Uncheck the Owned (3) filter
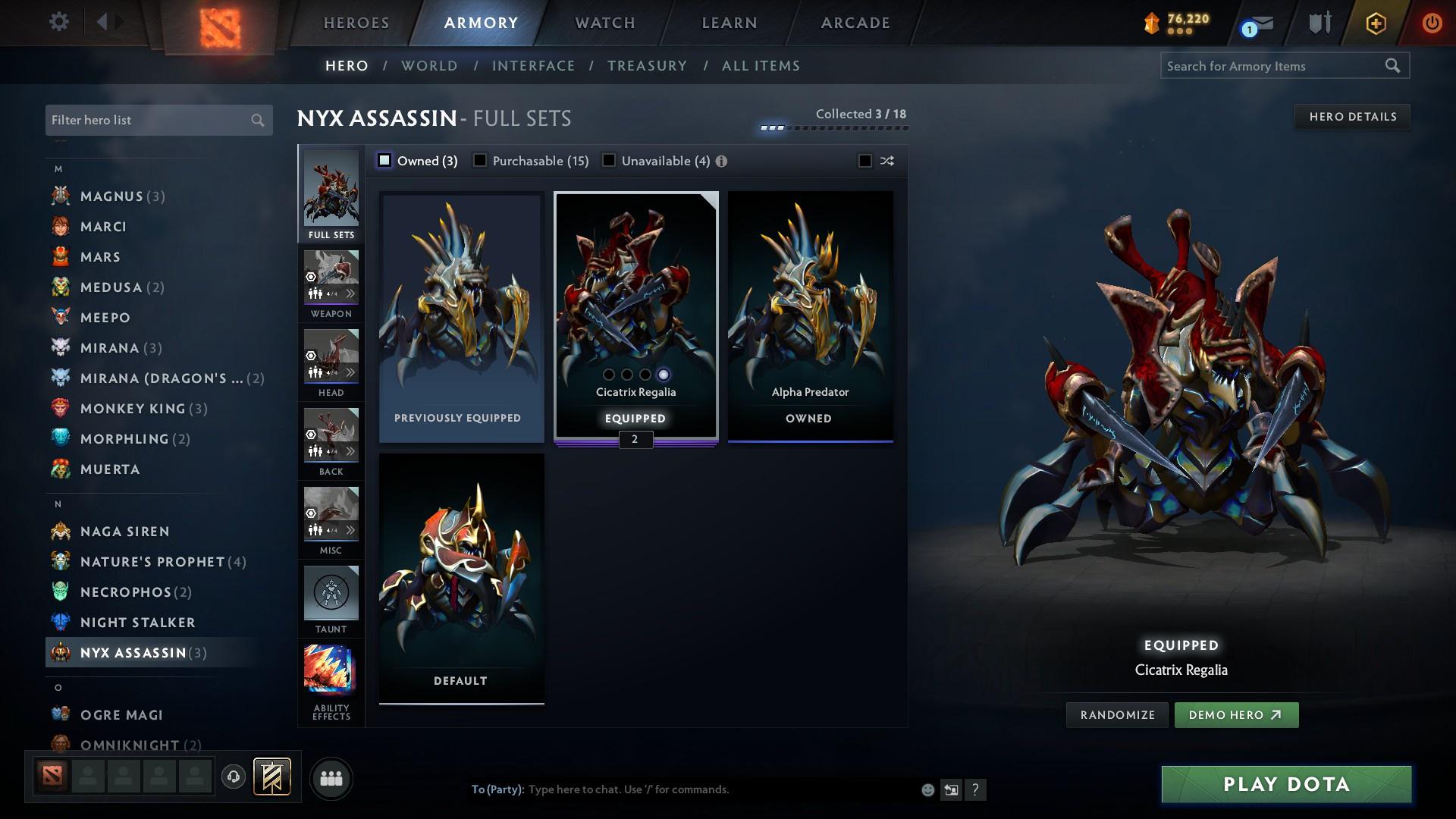The width and height of the screenshot is (1456, 819). click(x=385, y=161)
